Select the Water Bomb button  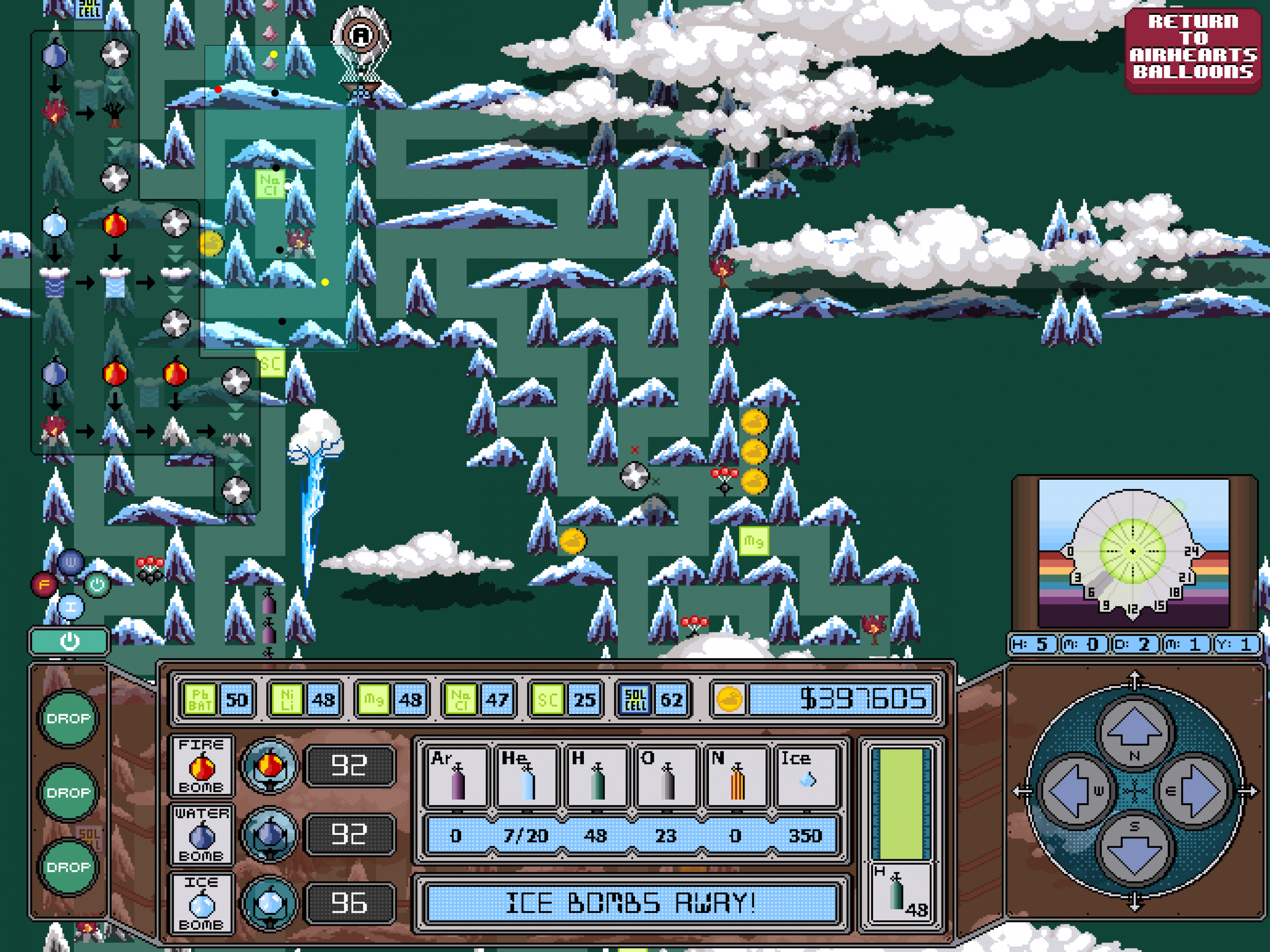point(201,834)
